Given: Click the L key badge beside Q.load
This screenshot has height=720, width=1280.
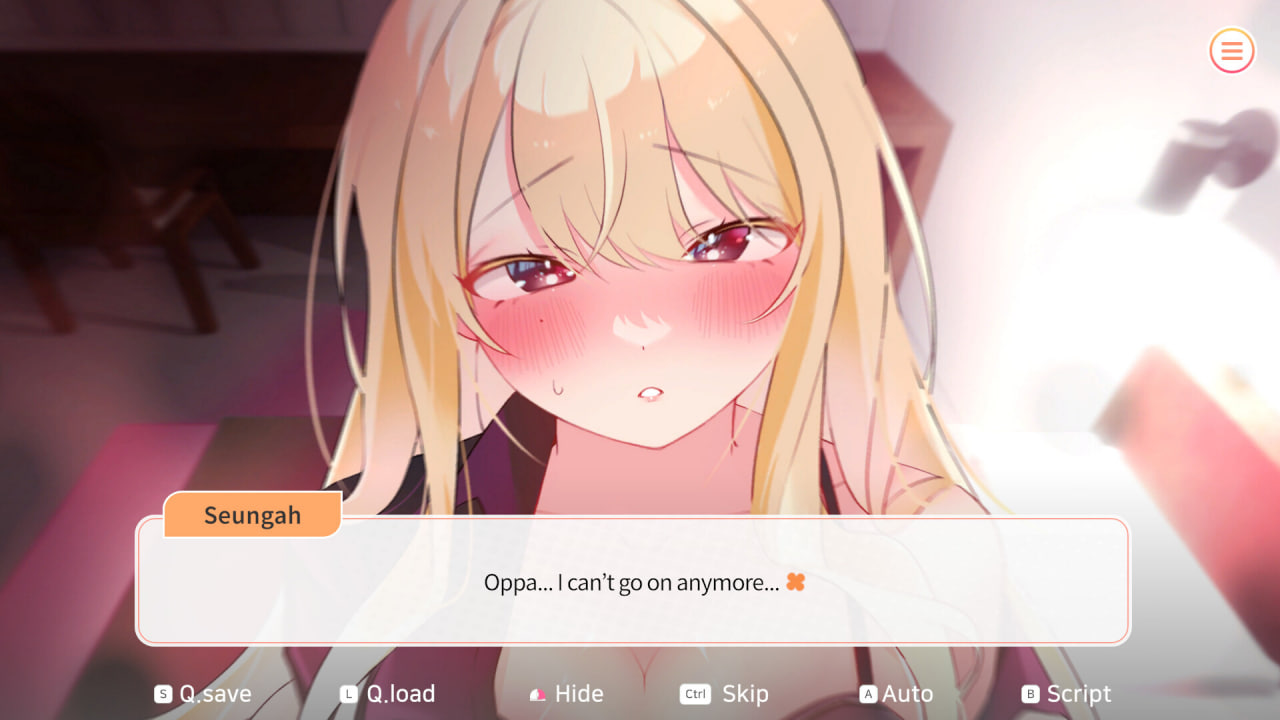Looking at the screenshot, I should [x=347, y=693].
